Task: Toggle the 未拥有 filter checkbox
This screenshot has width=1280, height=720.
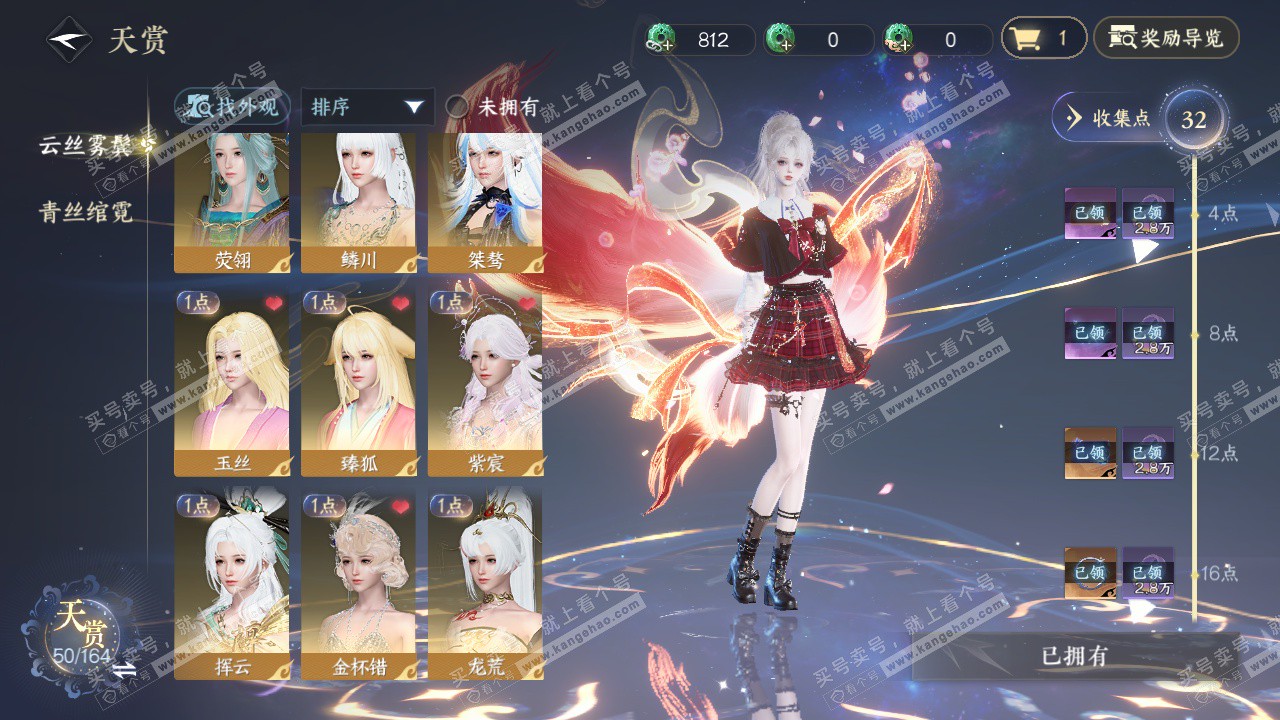Action: pyautogui.click(x=457, y=107)
